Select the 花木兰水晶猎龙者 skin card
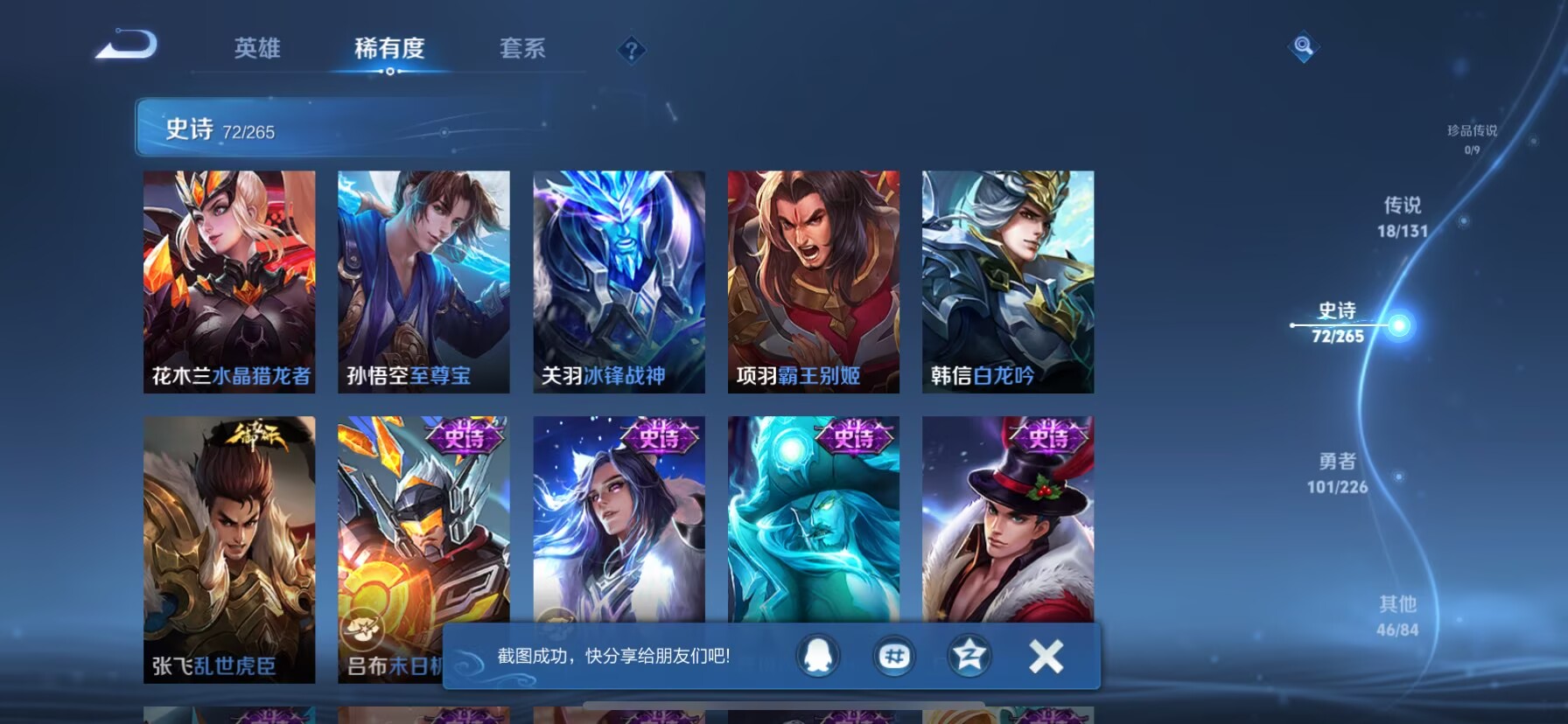 (229, 283)
